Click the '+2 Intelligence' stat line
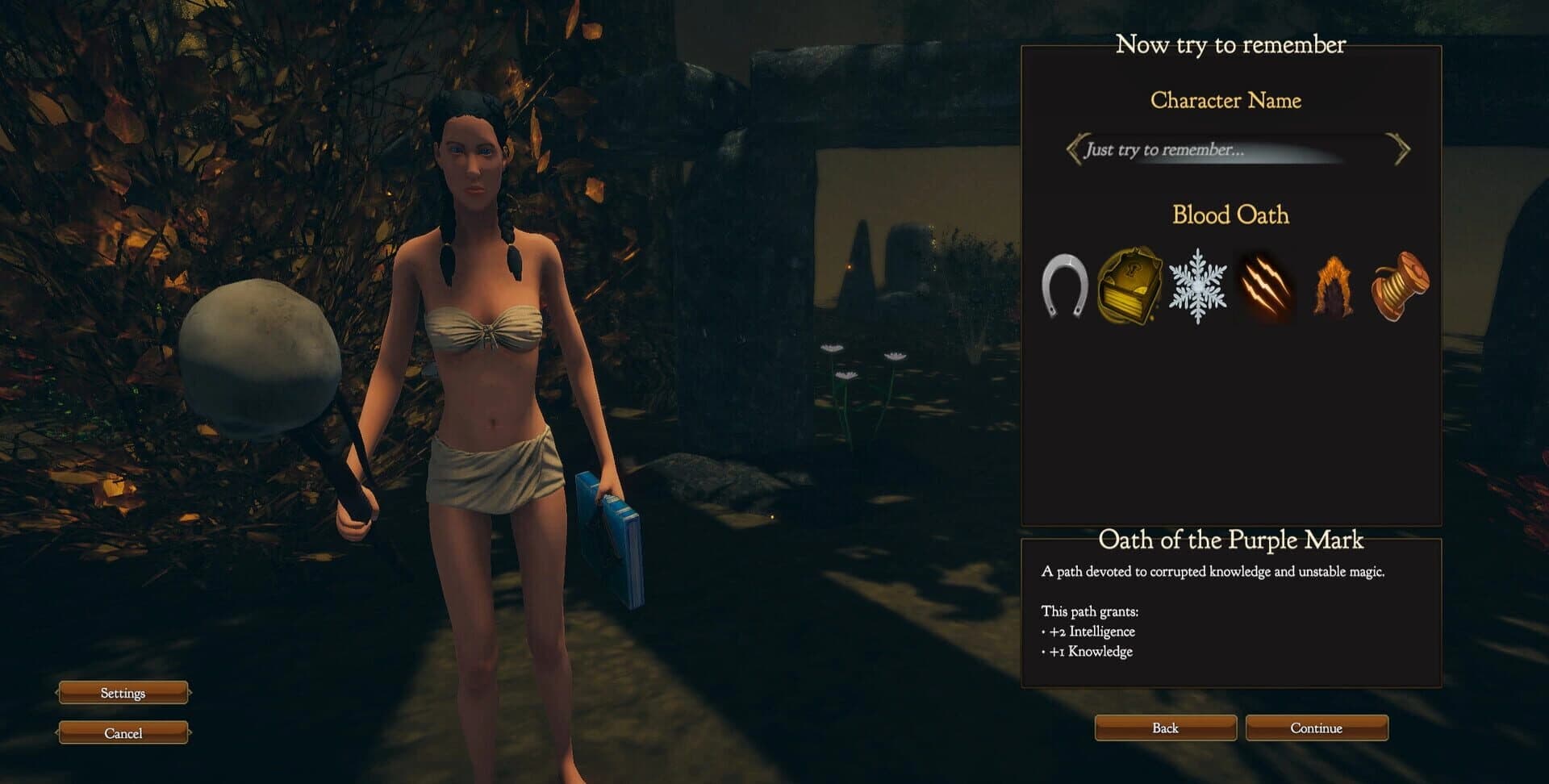The height and width of the screenshot is (784, 1549). tap(1091, 632)
